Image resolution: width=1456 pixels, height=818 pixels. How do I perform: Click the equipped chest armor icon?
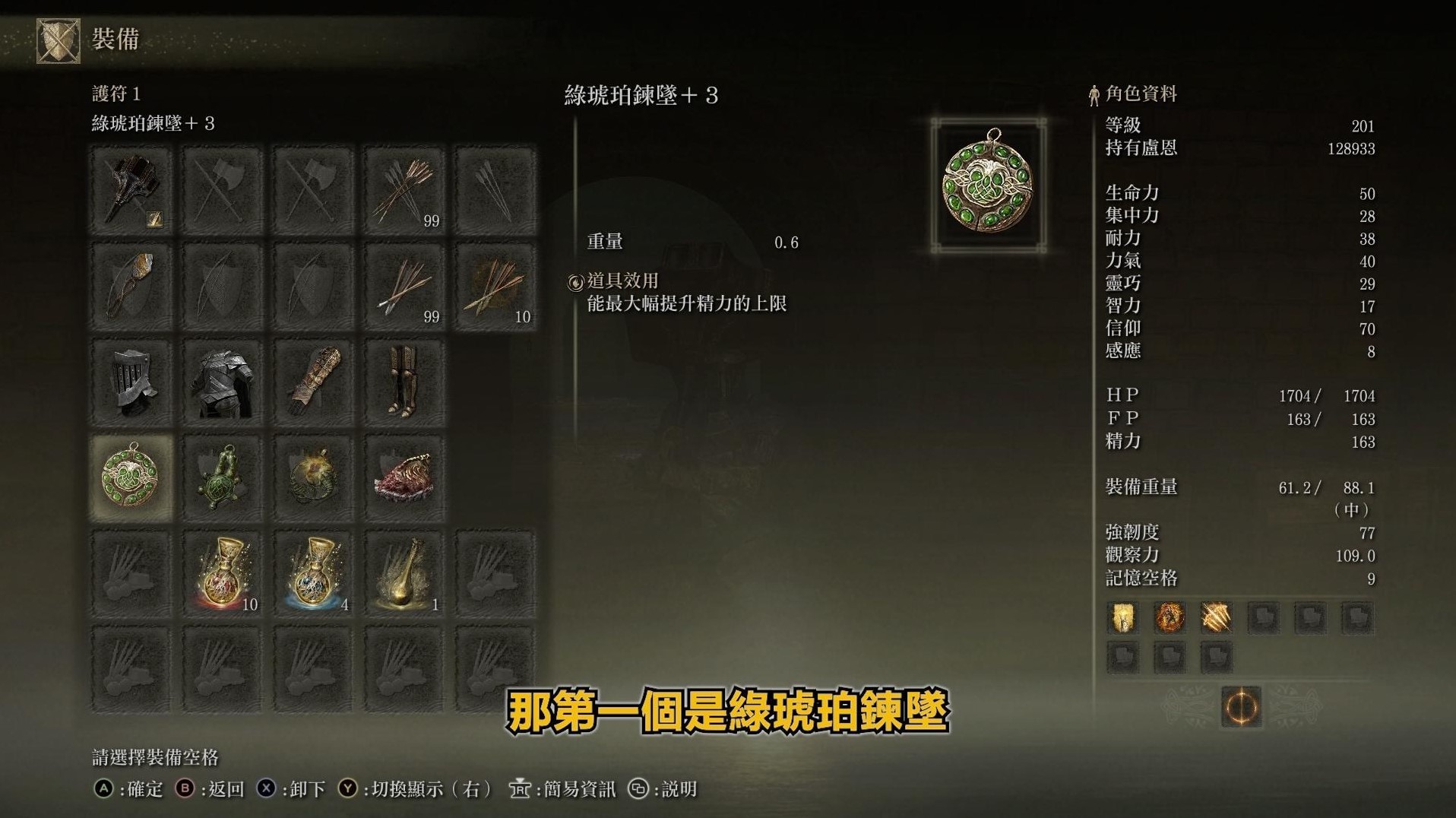click(223, 380)
